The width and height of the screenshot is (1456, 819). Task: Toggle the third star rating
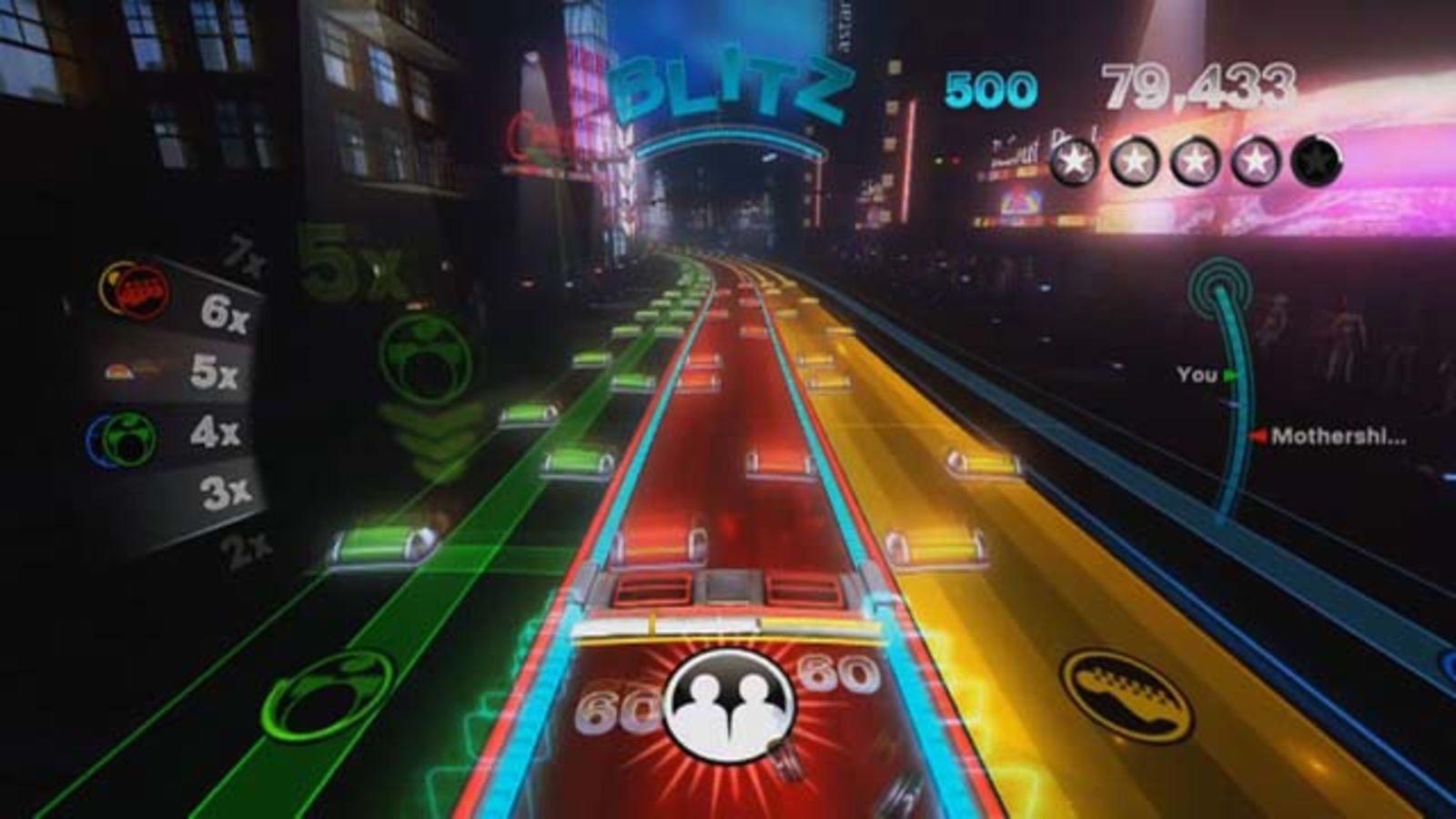[1195, 164]
